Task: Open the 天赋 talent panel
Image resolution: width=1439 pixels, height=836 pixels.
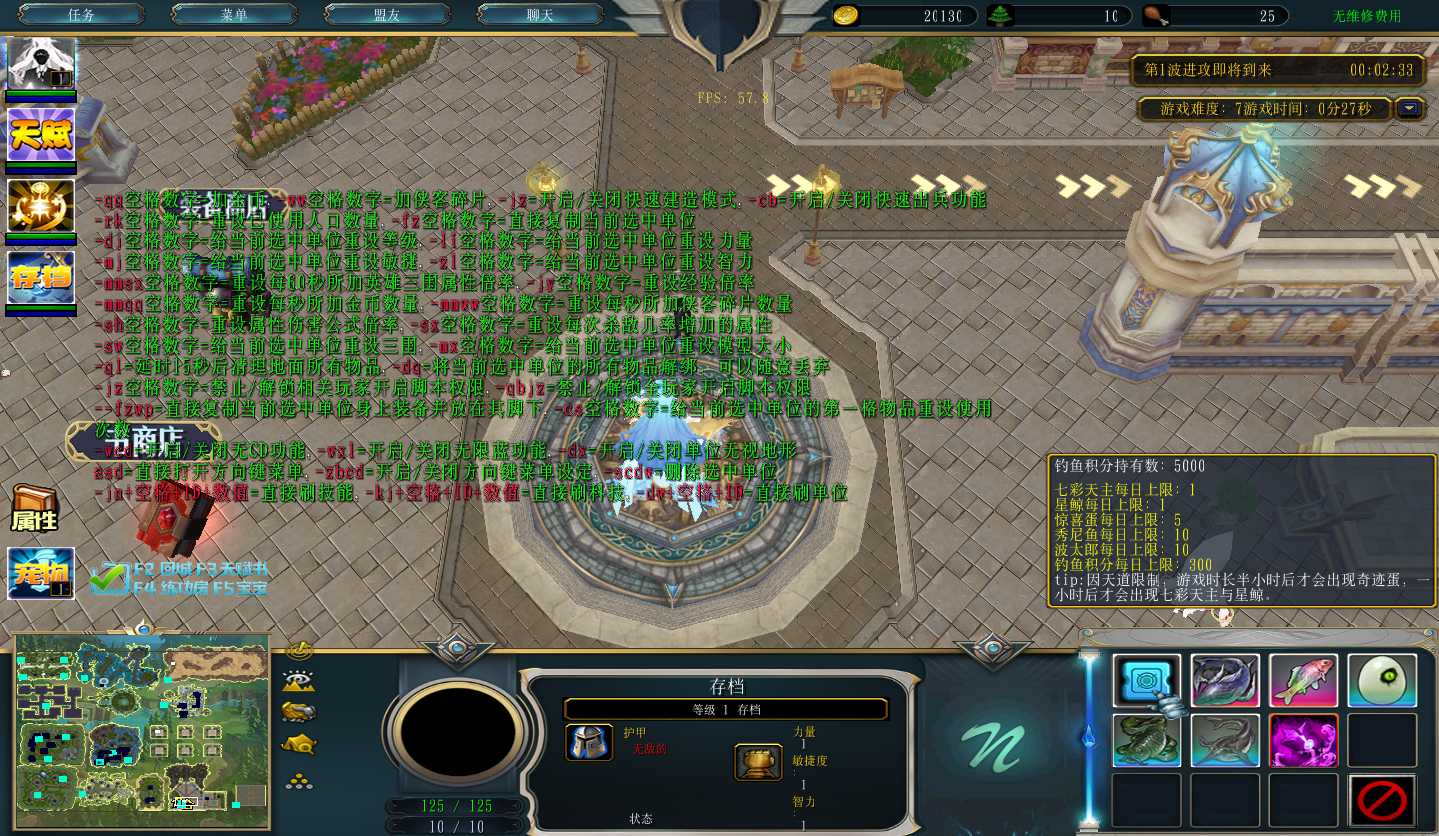Action: click(x=41, y=134)
